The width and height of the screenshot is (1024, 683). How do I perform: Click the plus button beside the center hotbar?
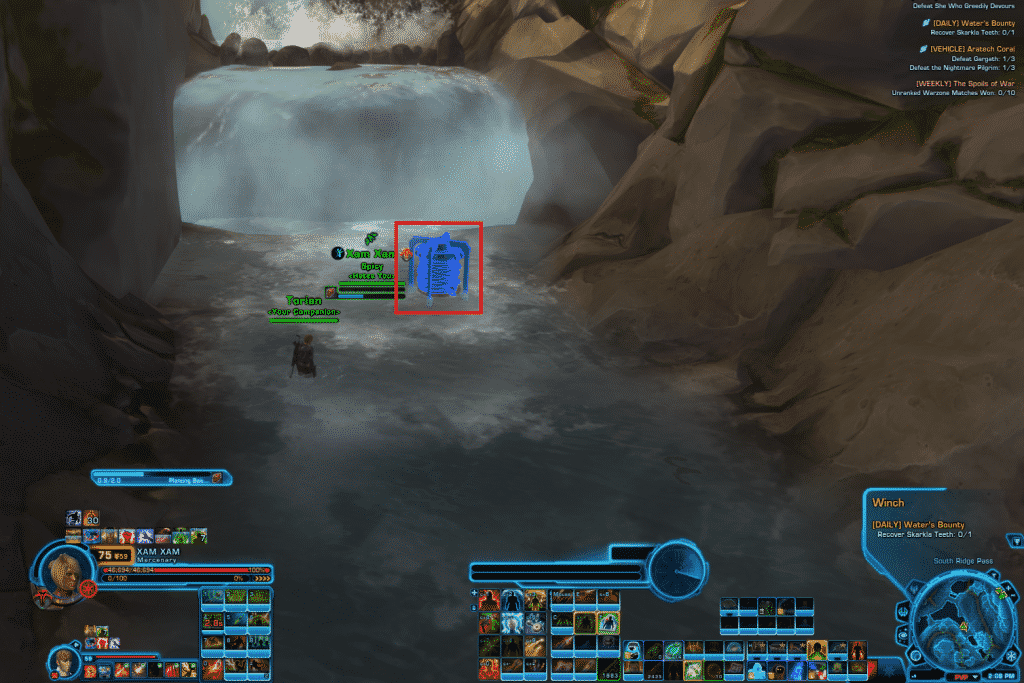474,593
